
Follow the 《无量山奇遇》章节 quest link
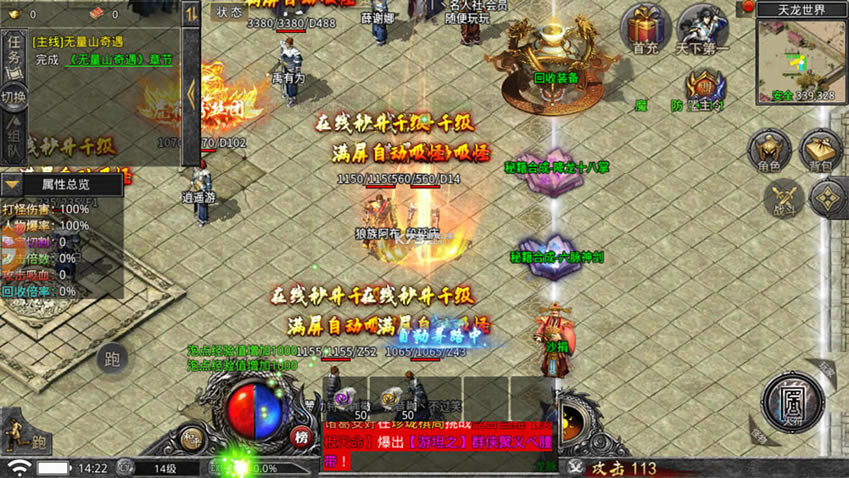(119, 60)
